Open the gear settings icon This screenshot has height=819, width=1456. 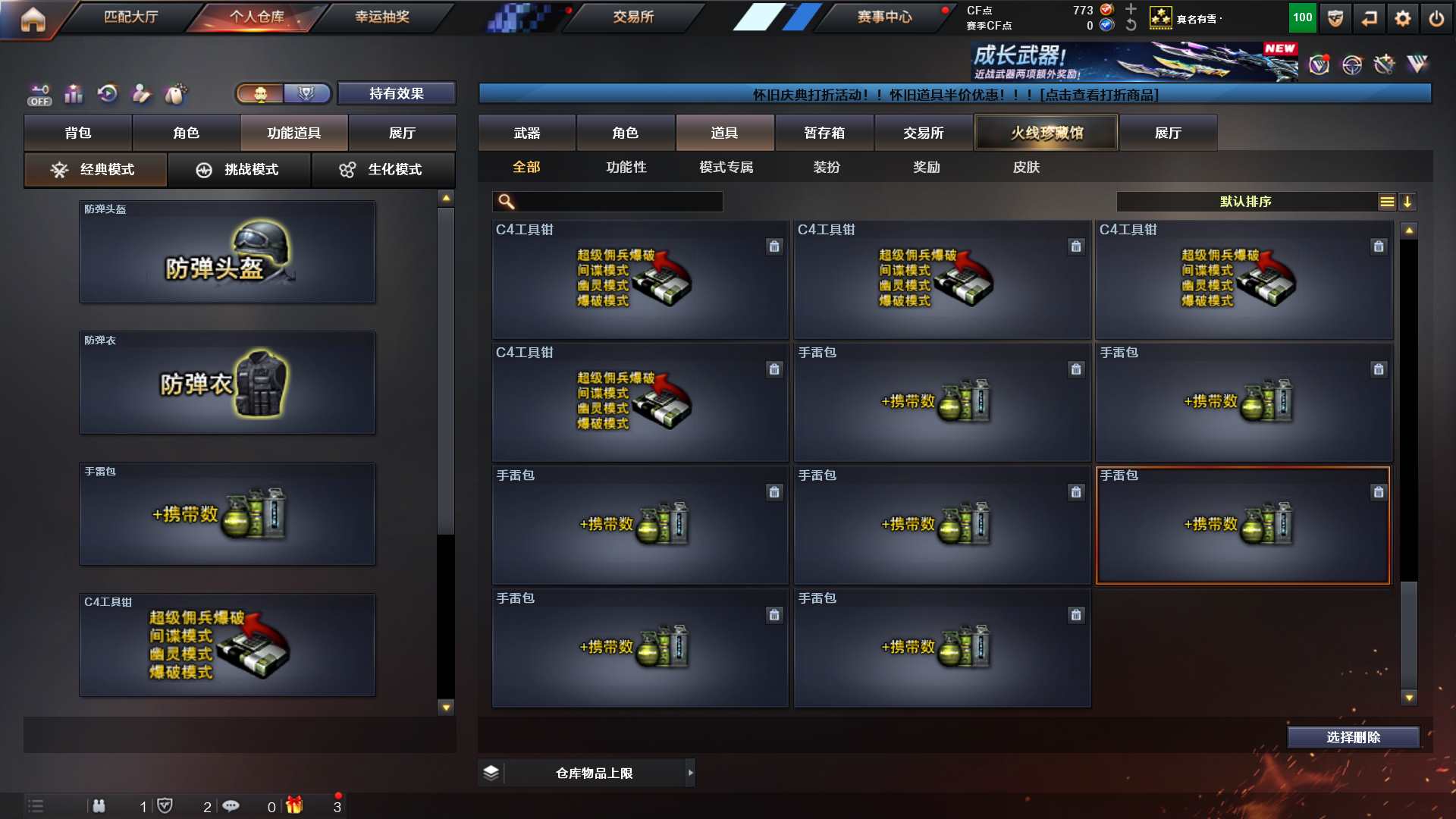point(1403,18)
